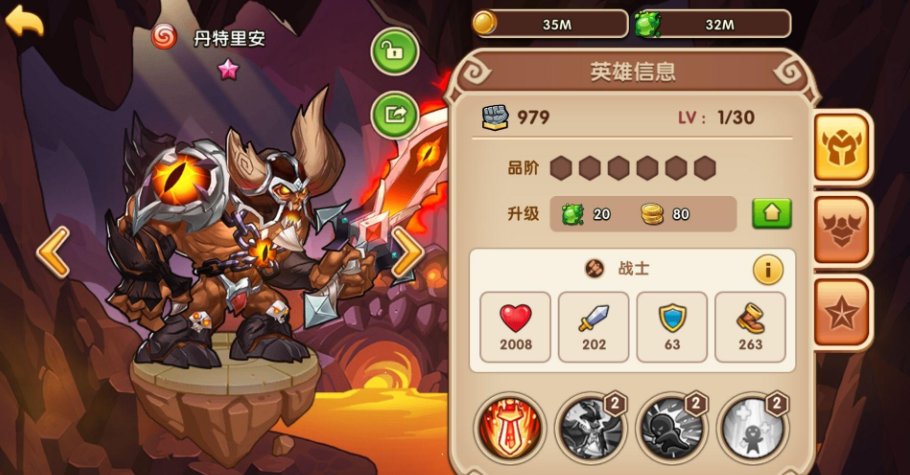Select the boot speed stat tile
Viewport: 910px width, 475px height.
click(750, 327)
